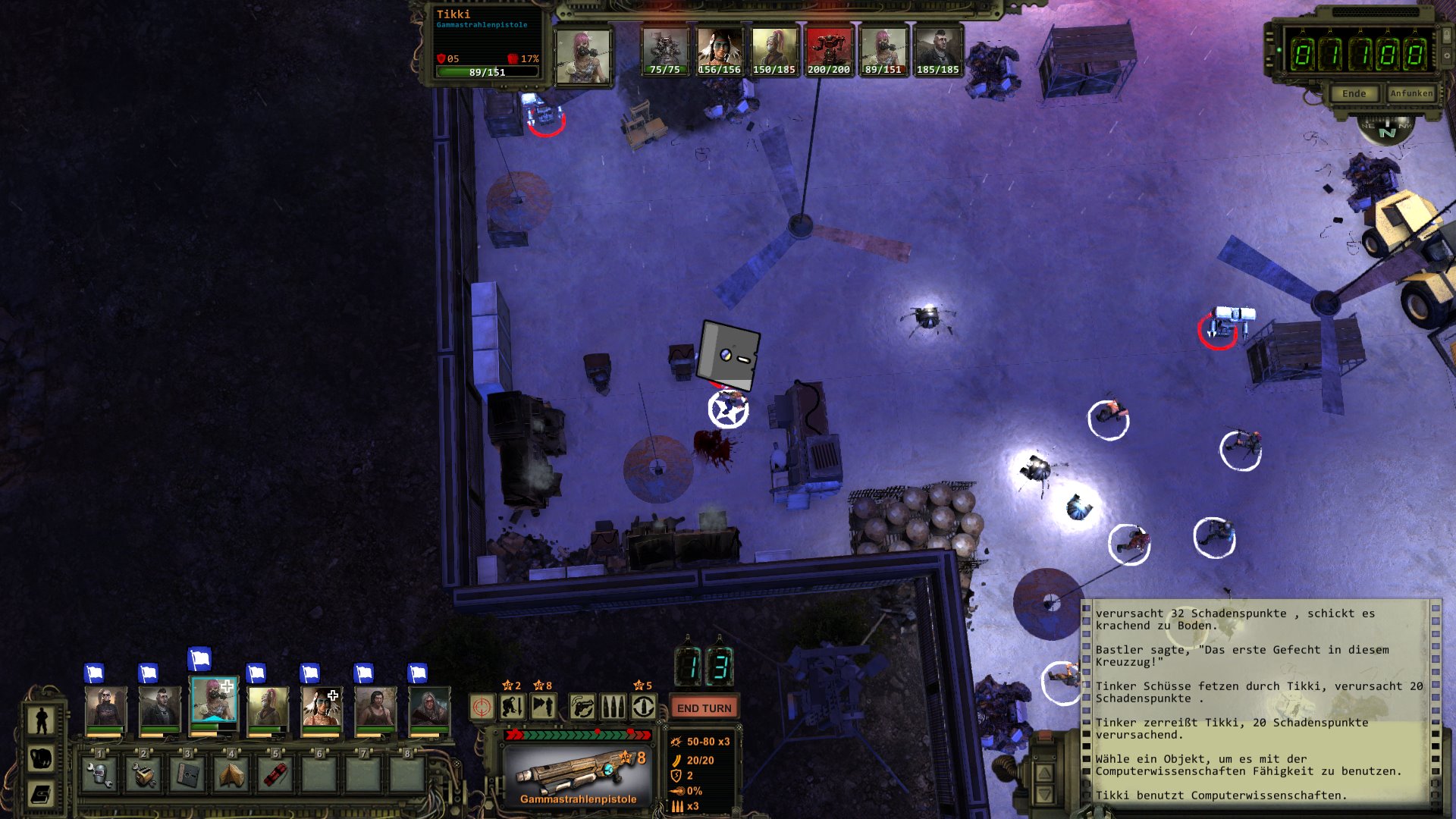Select the tent item in hotbar
This screenshot has height=819, width=1456.
click(x=231, y=775)
